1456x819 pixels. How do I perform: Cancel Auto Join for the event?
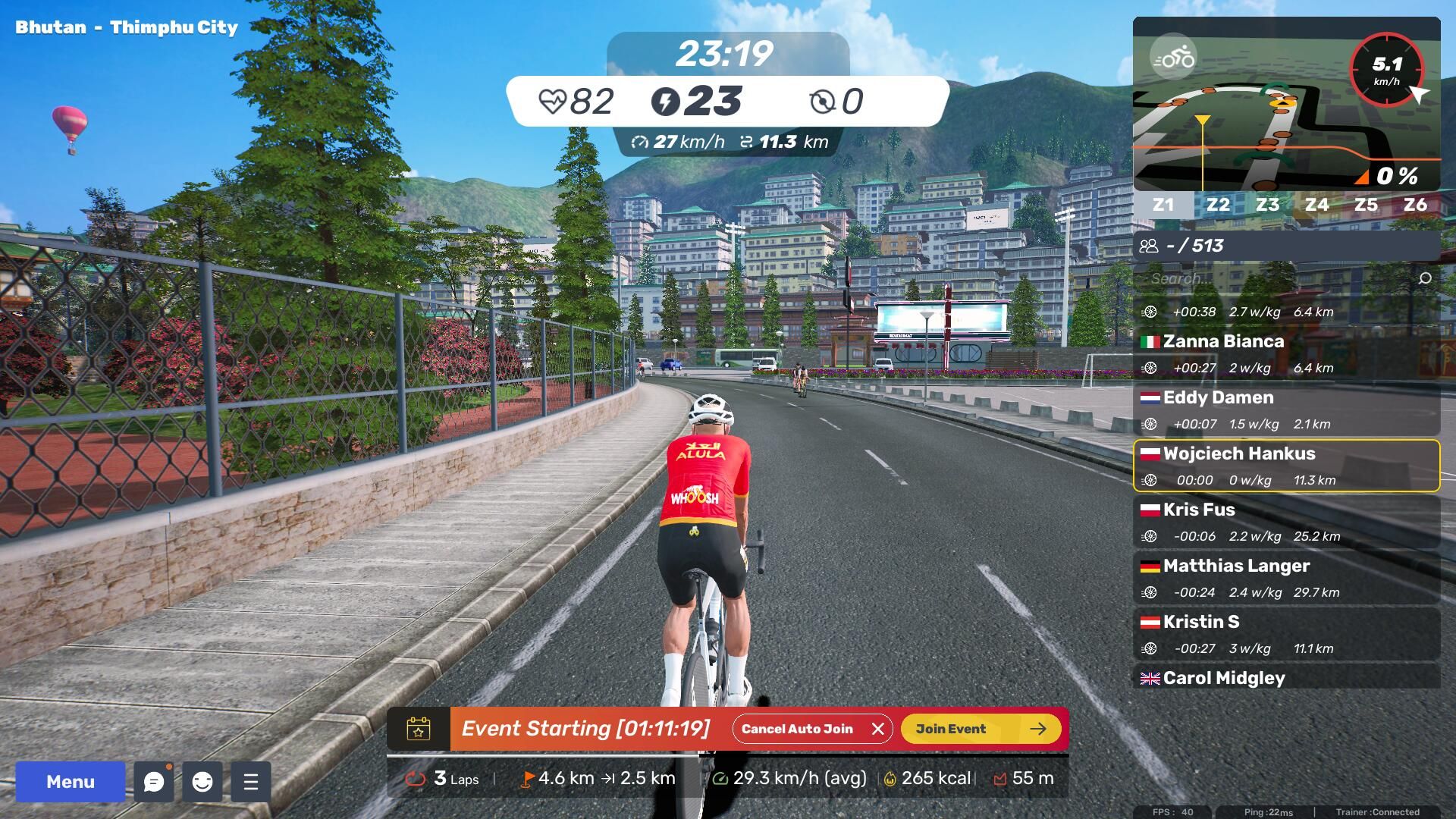[812, 729]
